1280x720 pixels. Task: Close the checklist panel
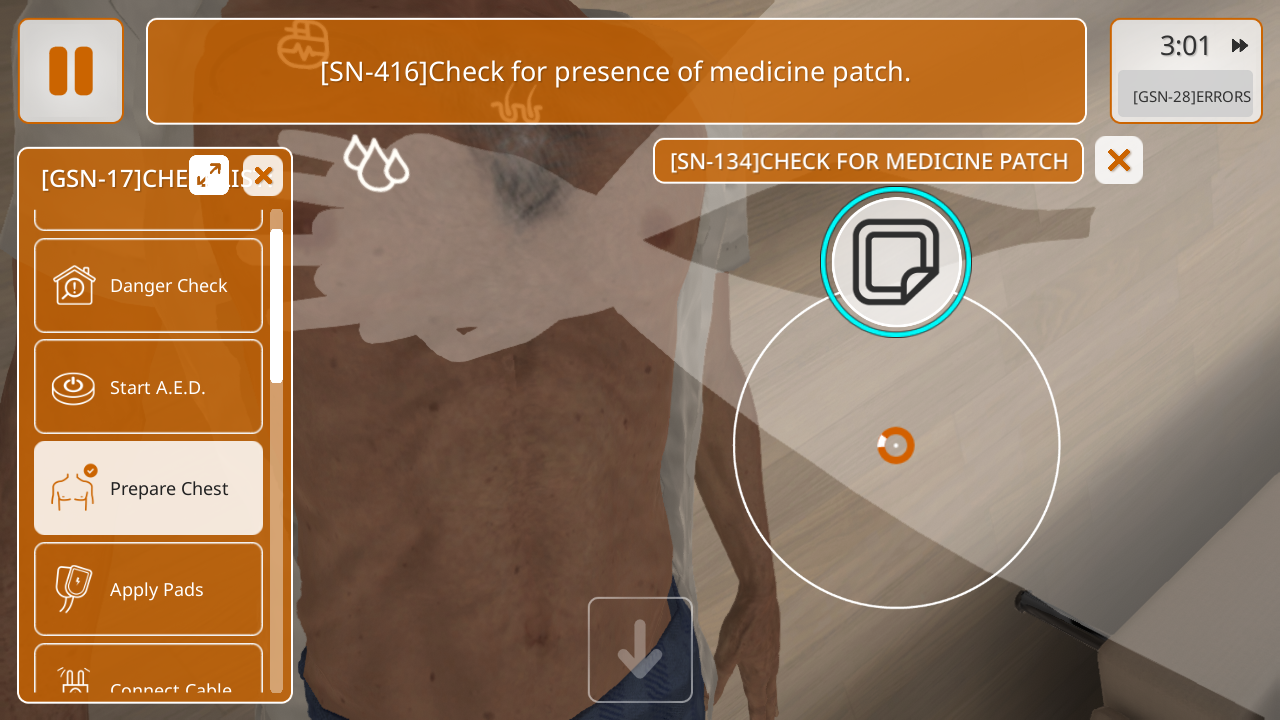point(263,176)
